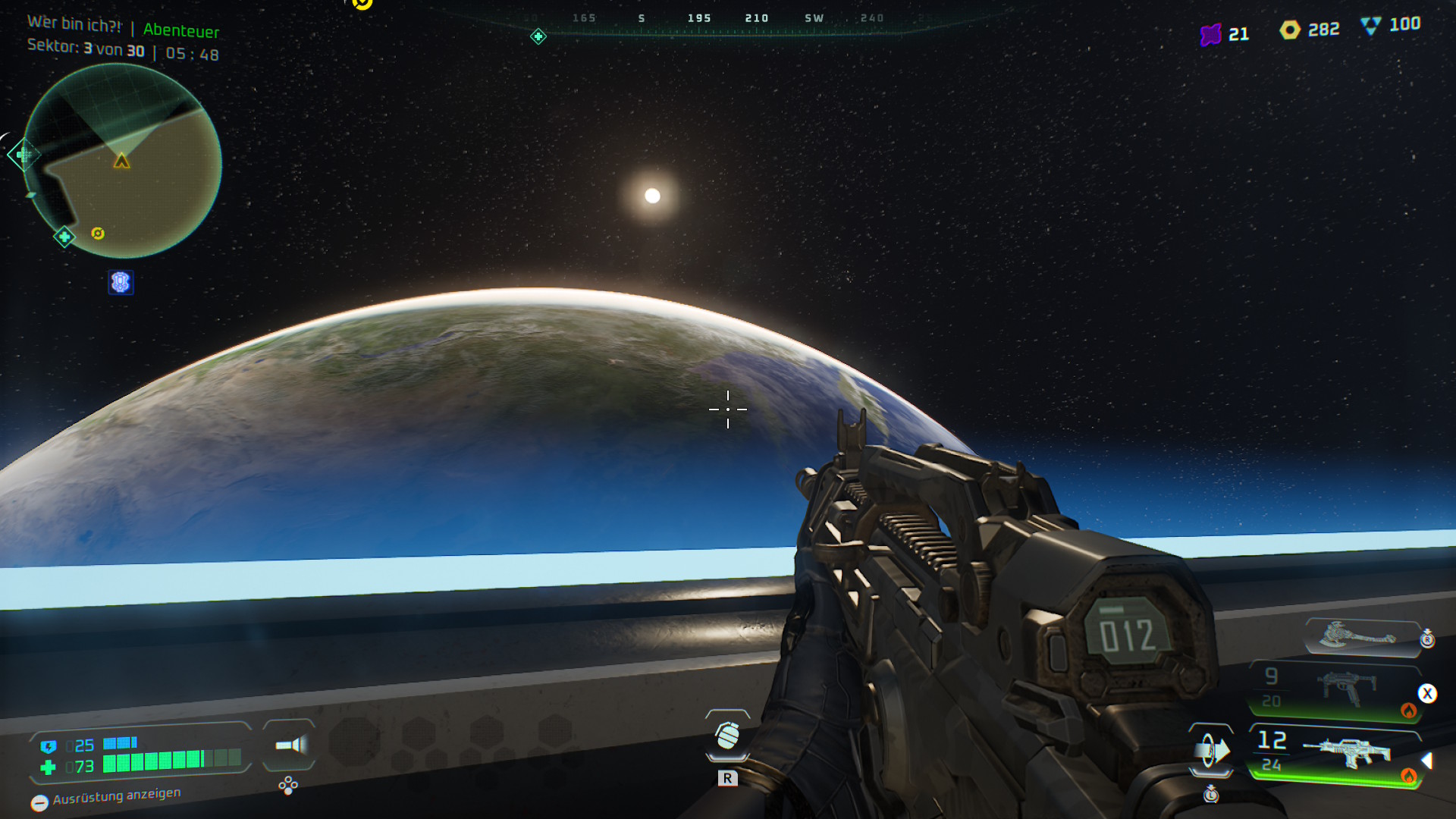1456x819 pixels.
Task: Switch to the axe melee weapon slot
Action: tap(1358, 635)
